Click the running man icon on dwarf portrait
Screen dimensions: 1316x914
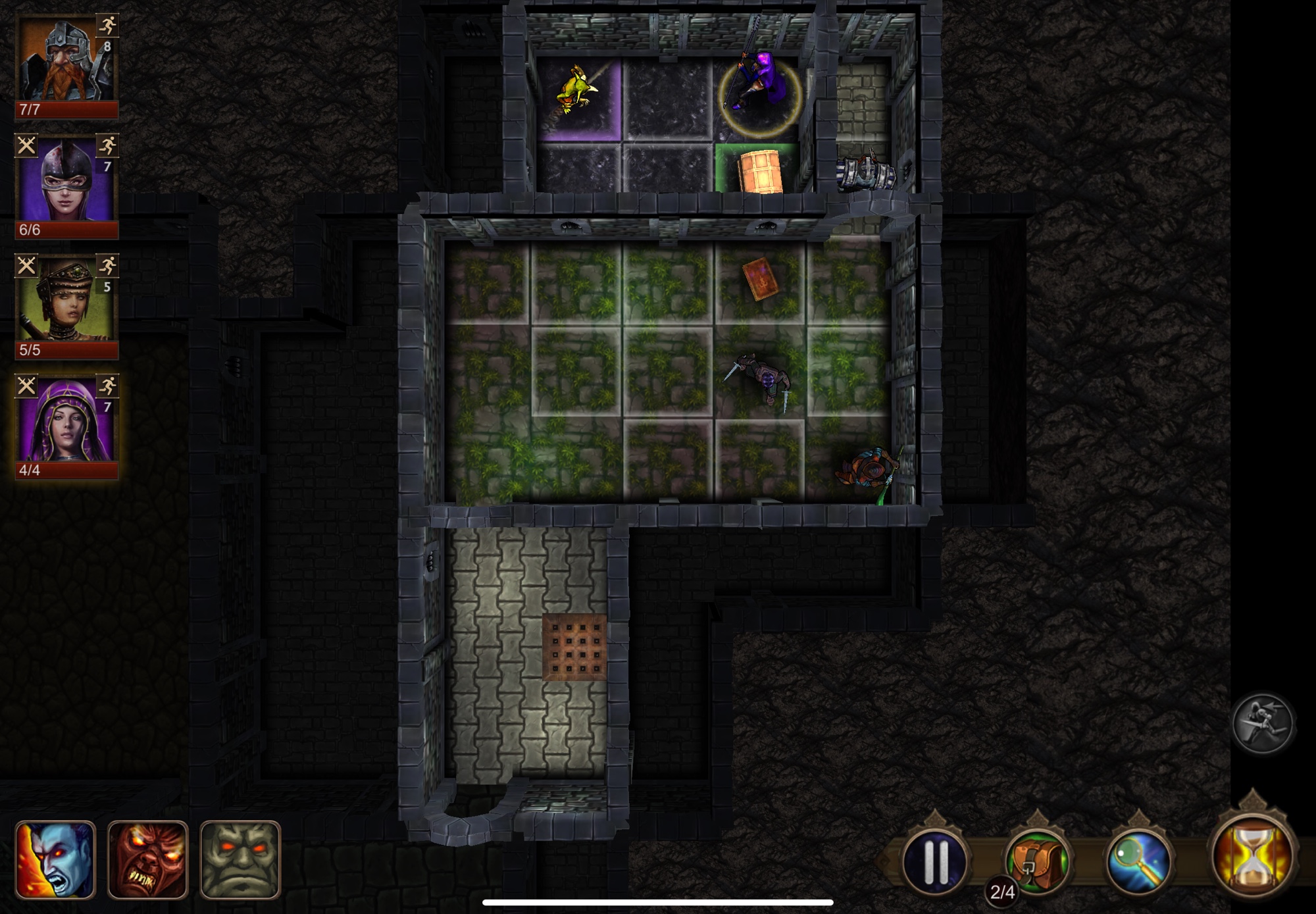107,26
